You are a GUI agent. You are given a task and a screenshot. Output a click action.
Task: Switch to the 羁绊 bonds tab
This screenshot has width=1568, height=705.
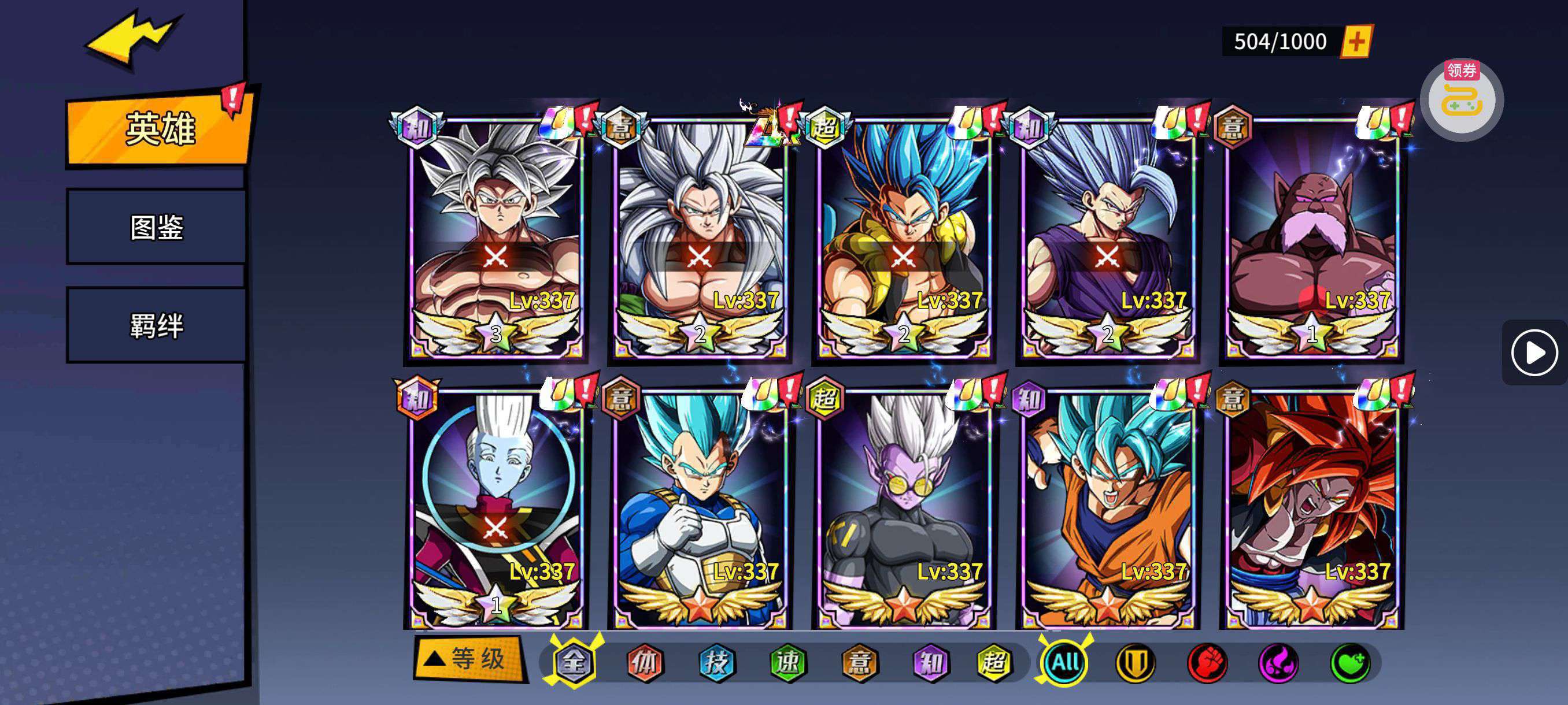pyautogui.click(x=157, y=325)
